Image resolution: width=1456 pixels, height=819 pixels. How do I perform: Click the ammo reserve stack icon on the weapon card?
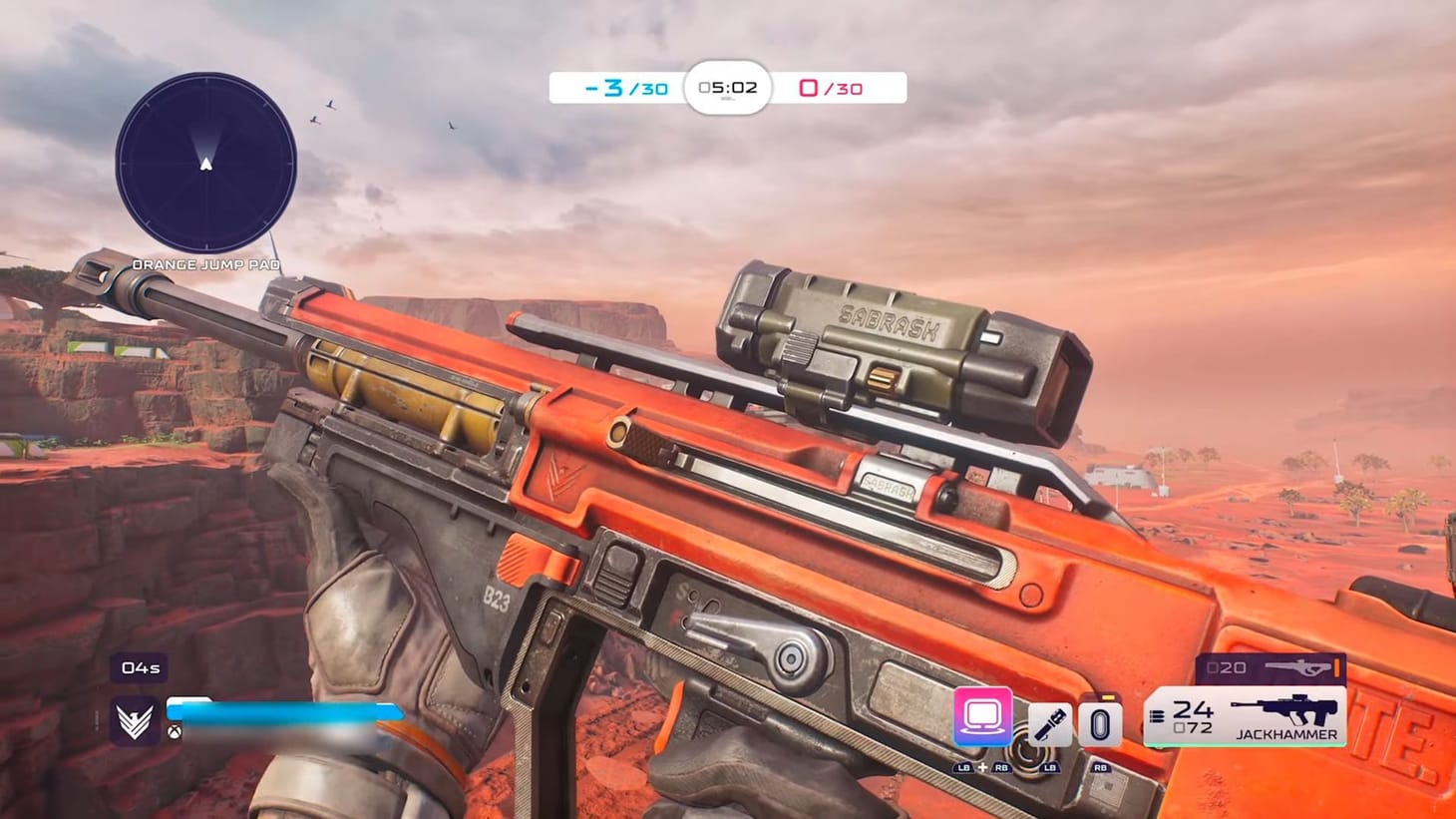1155,717
